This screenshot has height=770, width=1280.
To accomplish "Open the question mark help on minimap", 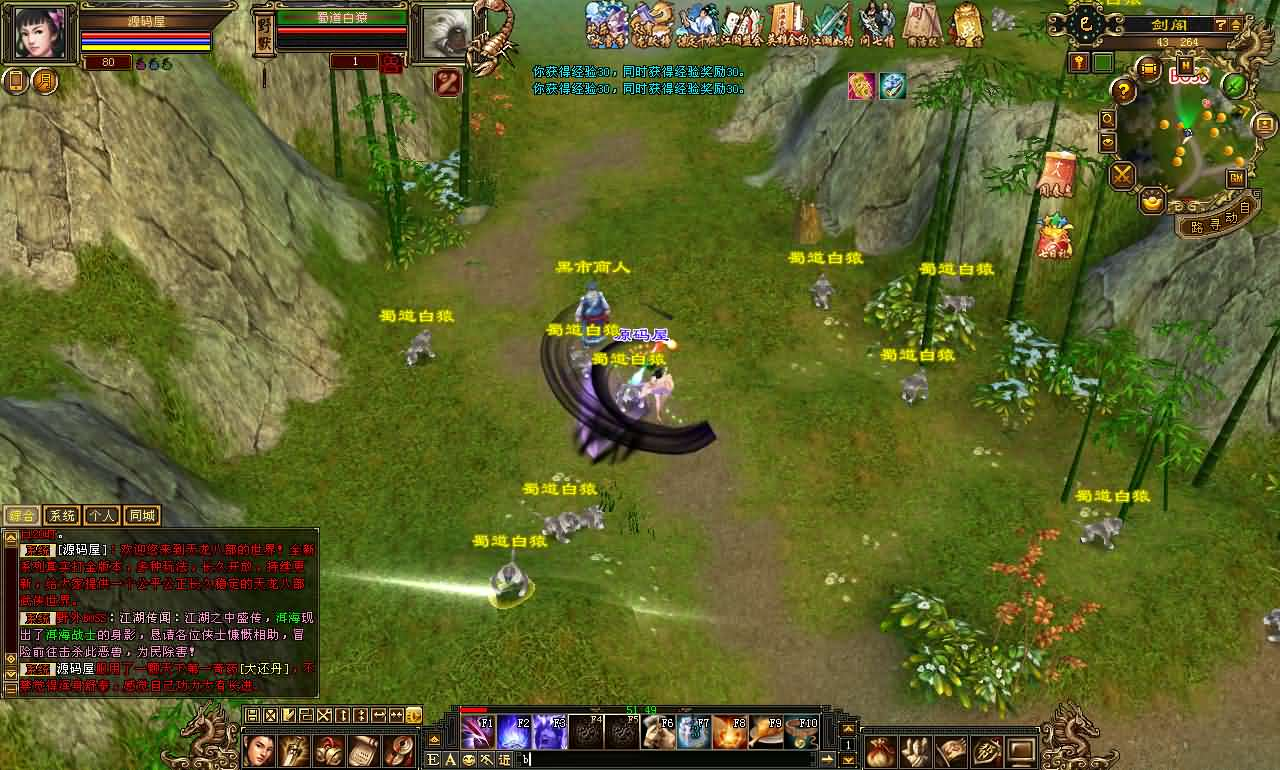I will [1124, 92].
